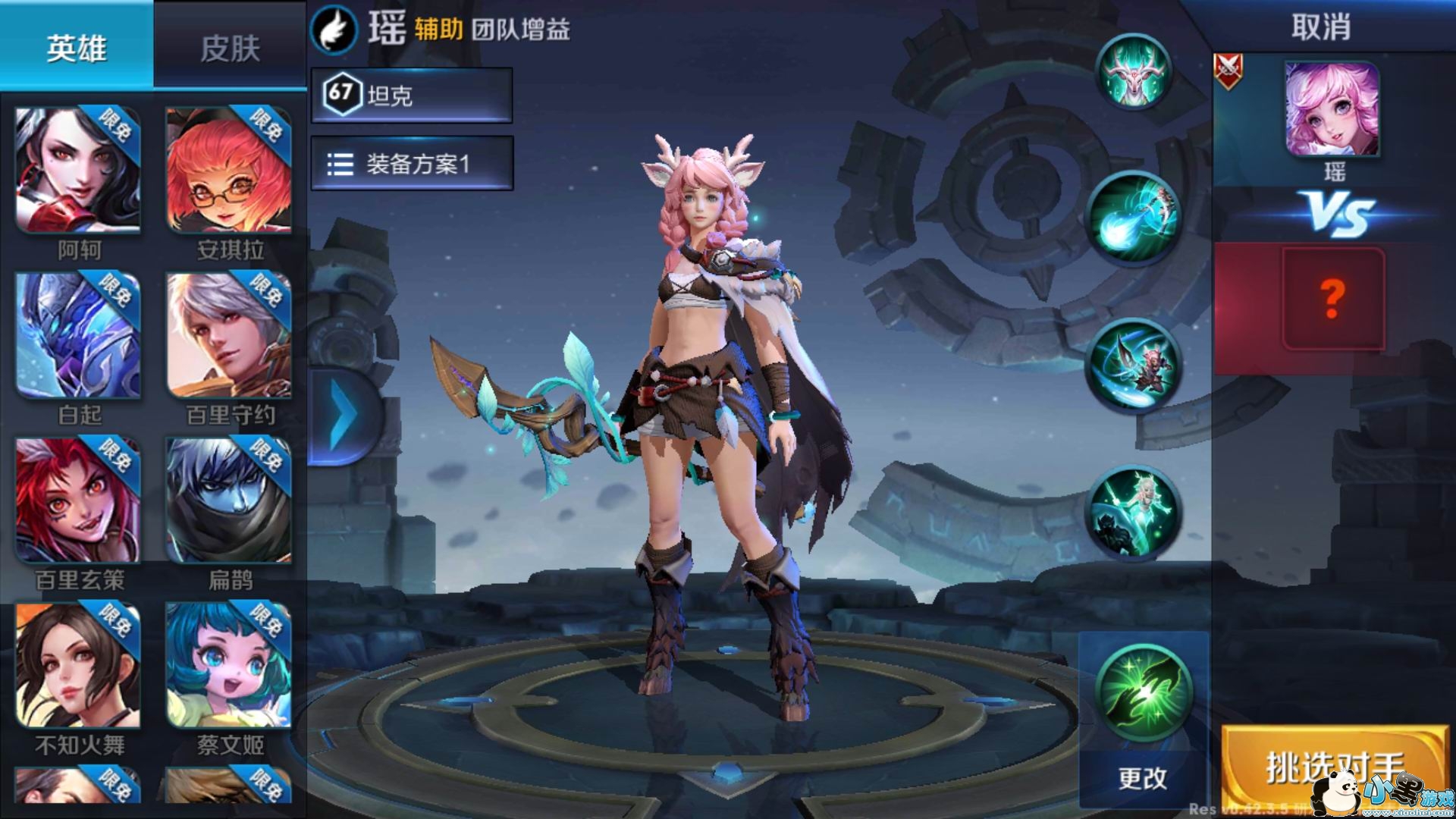1456x819 pixels.
Task: Cancel with the 取消 button
Action: pyautogui.click(x=1320, y=28)
